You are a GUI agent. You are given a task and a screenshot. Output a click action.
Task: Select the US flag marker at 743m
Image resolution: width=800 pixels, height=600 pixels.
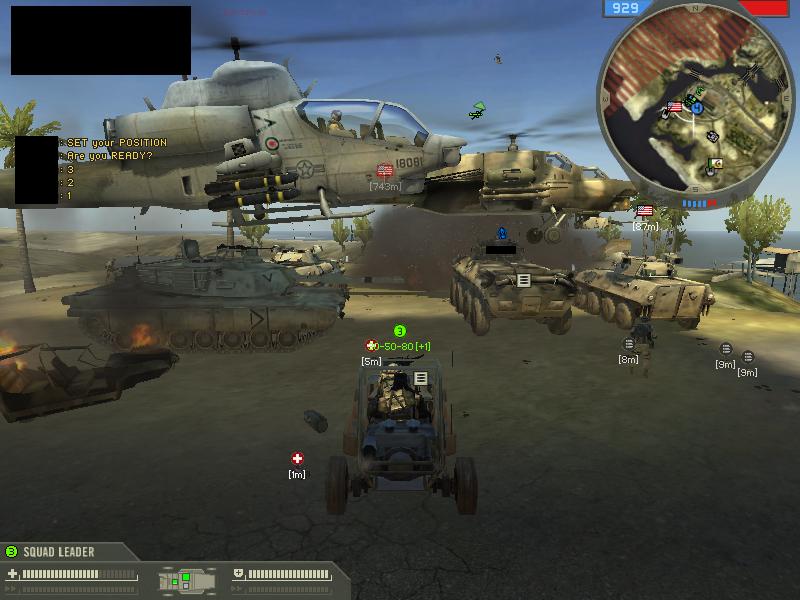point(385,170)
